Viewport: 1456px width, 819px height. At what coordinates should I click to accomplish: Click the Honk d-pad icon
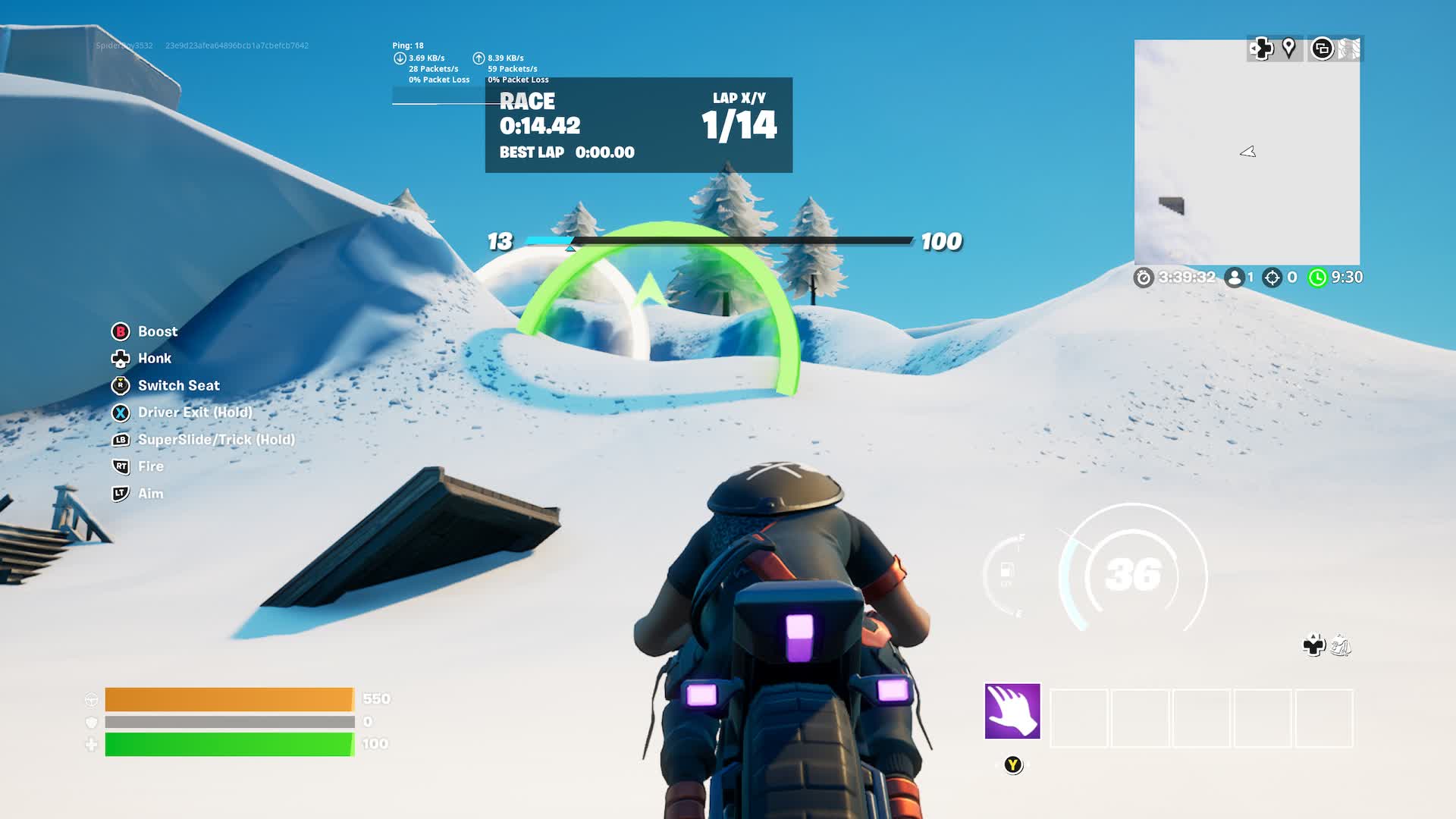tap(121, 358)
